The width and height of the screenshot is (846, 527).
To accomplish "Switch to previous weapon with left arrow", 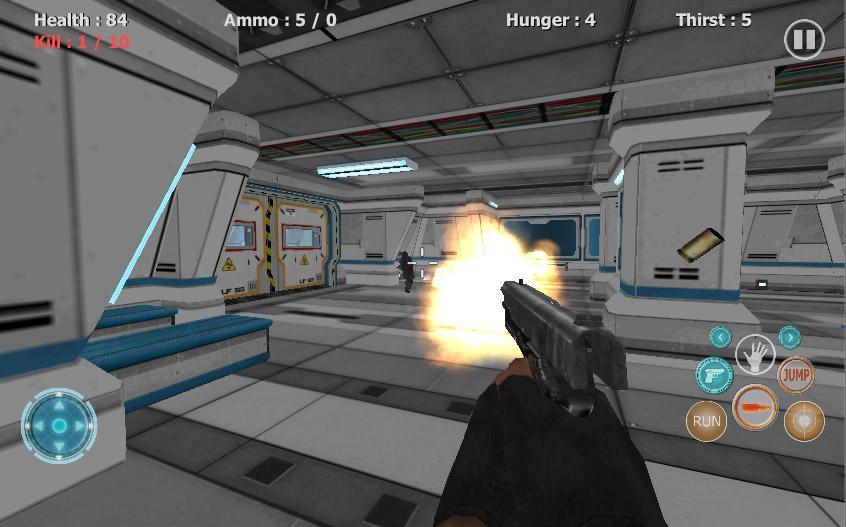I will tap(720, 337).
